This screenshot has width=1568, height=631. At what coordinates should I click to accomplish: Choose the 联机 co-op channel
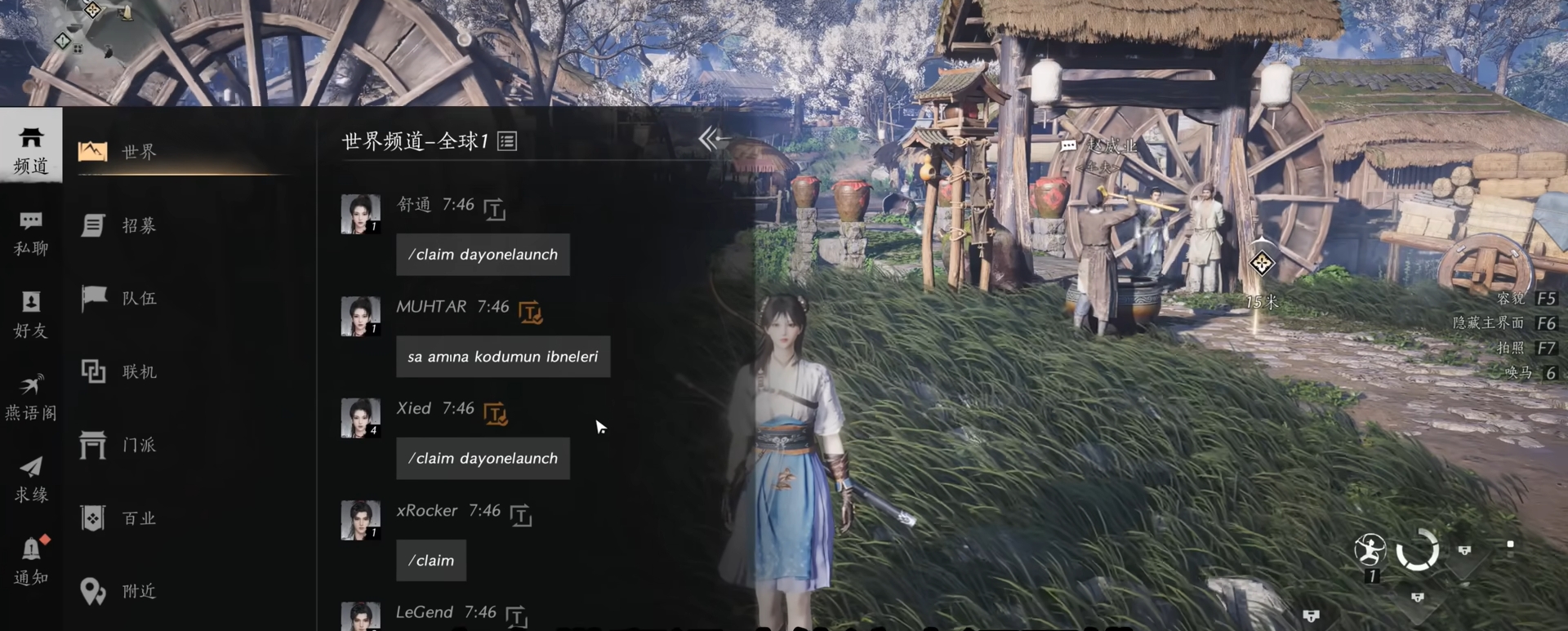click(137, 372)
